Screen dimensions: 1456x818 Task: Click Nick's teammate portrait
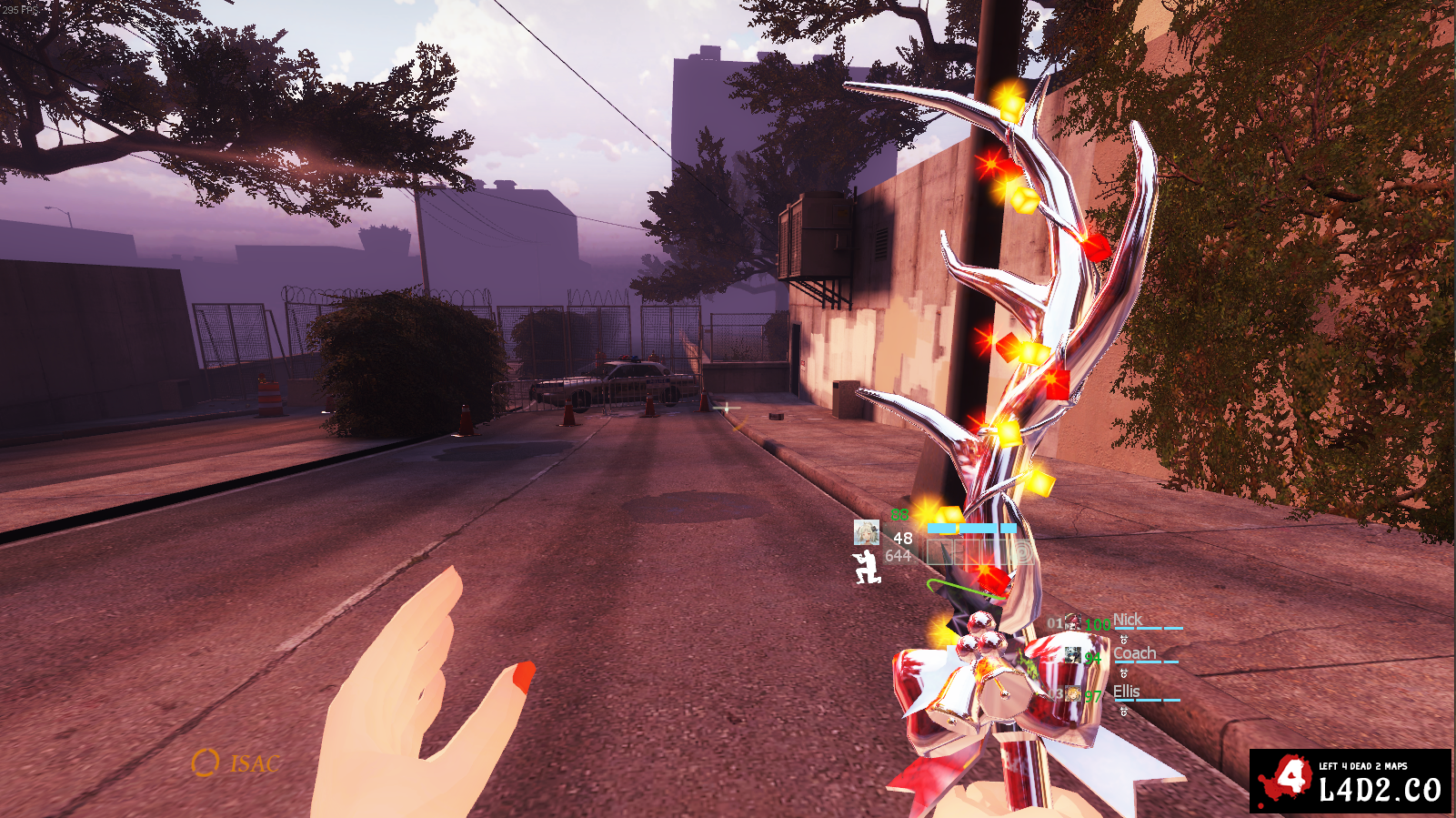1073,623
